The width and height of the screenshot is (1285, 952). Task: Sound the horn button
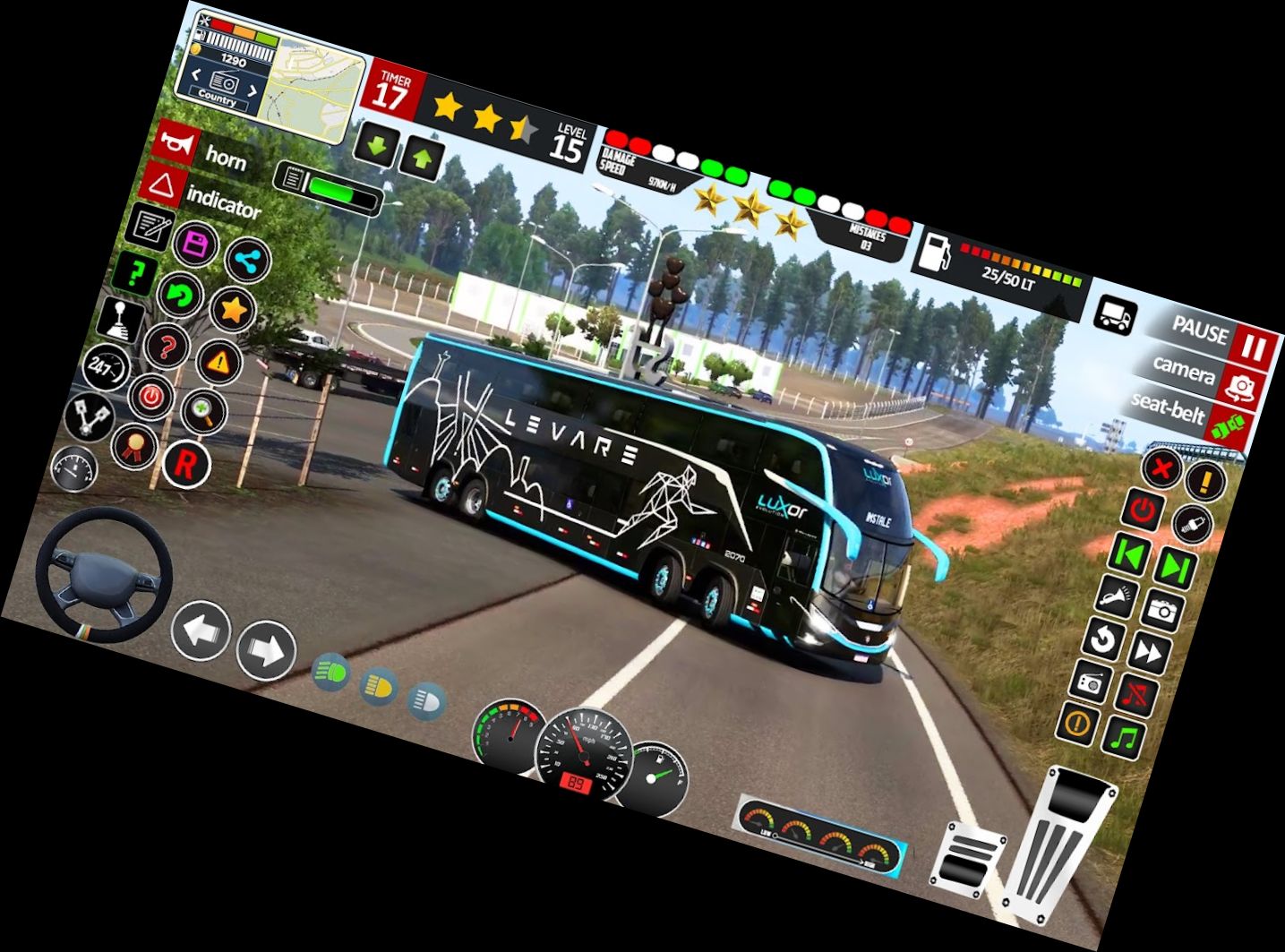coord(176,143)
